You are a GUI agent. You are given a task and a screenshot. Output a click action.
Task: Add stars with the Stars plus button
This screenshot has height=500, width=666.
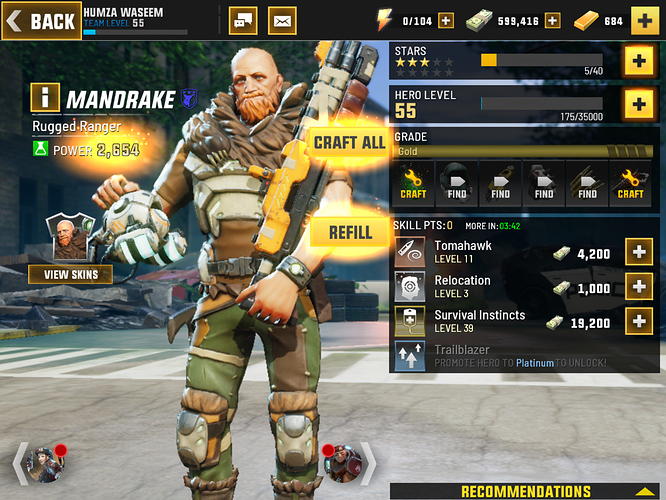tap(639, 61)
